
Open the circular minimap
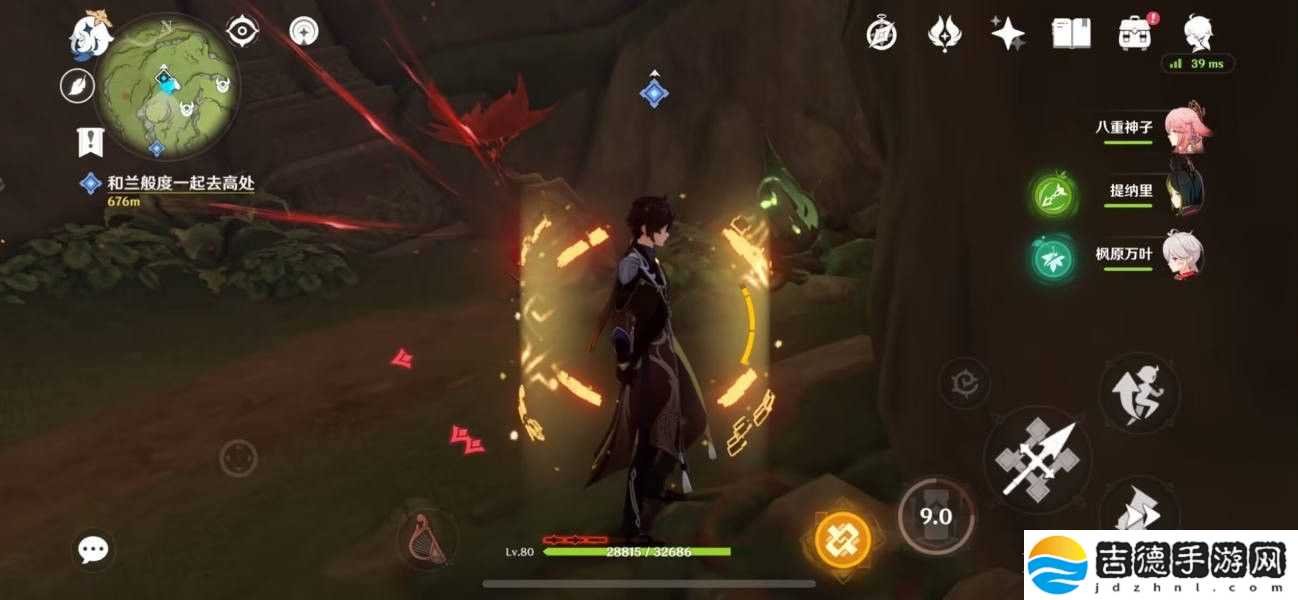[x=168, y=86]
